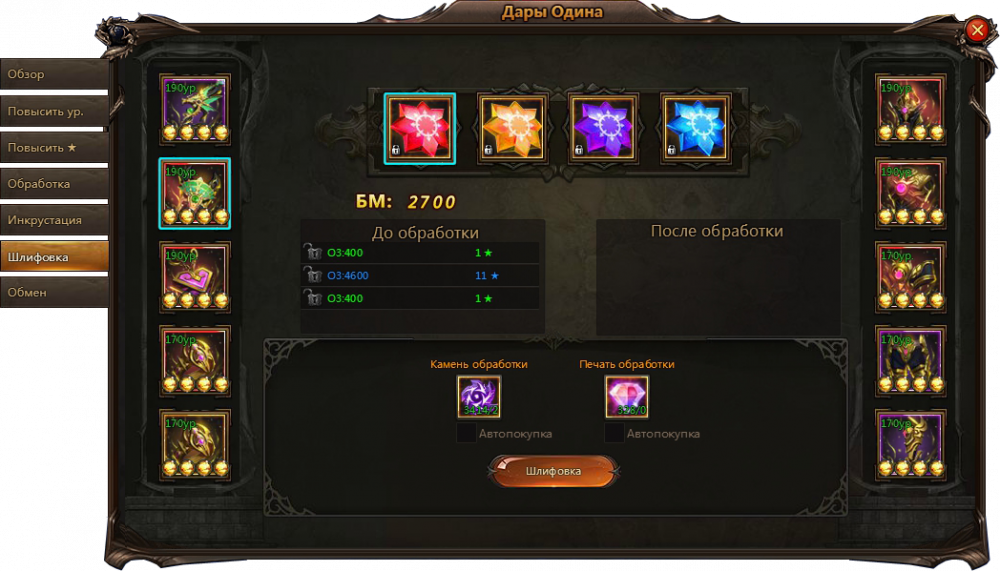Click the Печать обработки pink gem icon
Image resolution: width=1000 pixels, height=571 pixels.
pyautogui.click(x=627, y=396)
